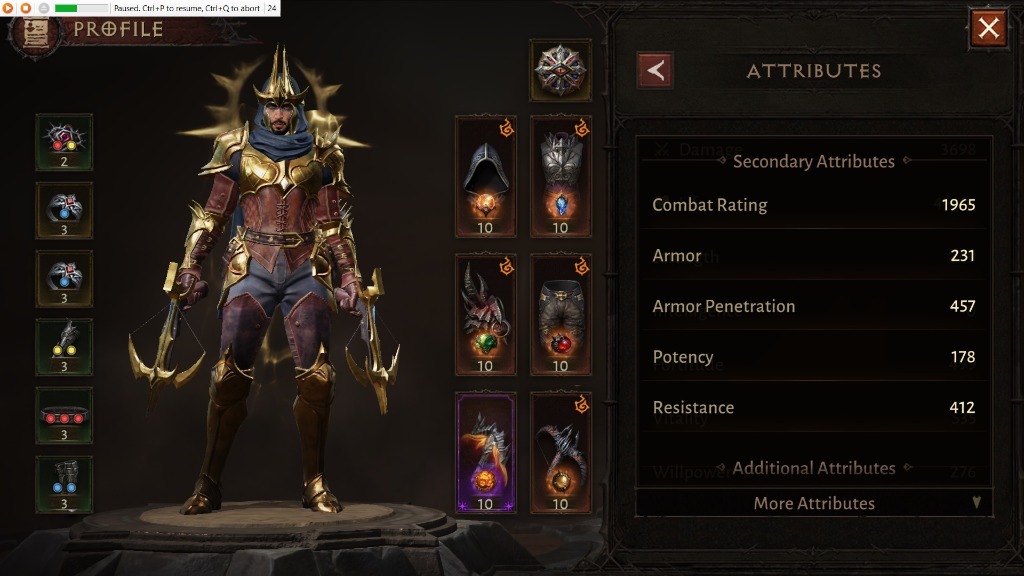
Task: Select the ring with red and blue gems
Action: (64, 278)
